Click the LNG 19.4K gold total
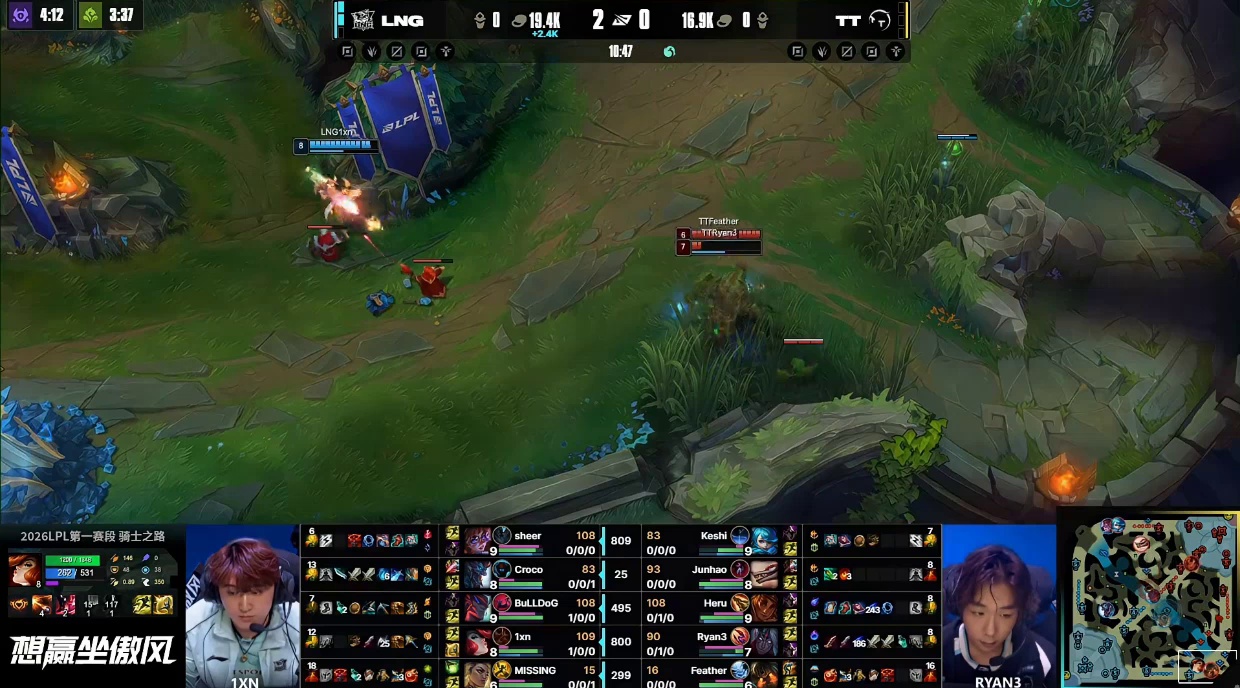1240x688 pixels. coord(543,20)
